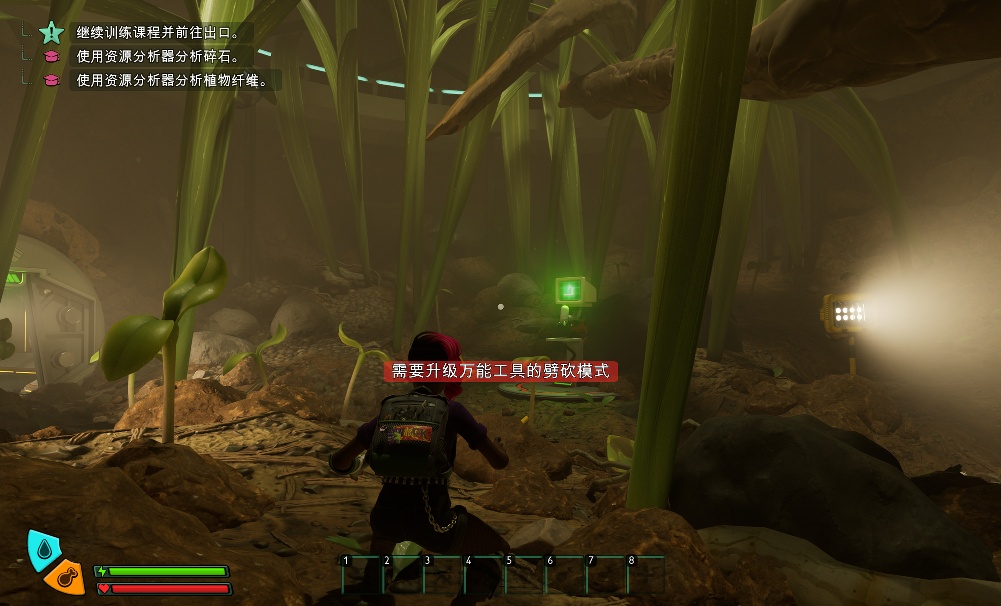Select the main quest objective with star icon
1001x606 pixels.
click(160, 32)
